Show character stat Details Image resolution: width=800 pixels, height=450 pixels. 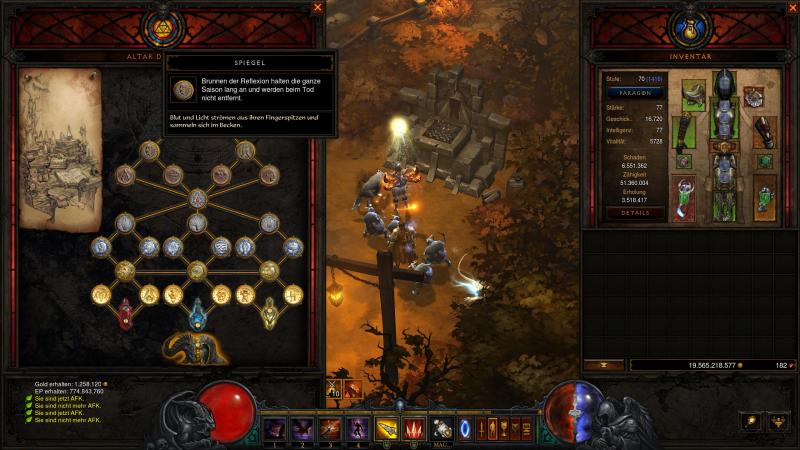[x=635, y=213]
